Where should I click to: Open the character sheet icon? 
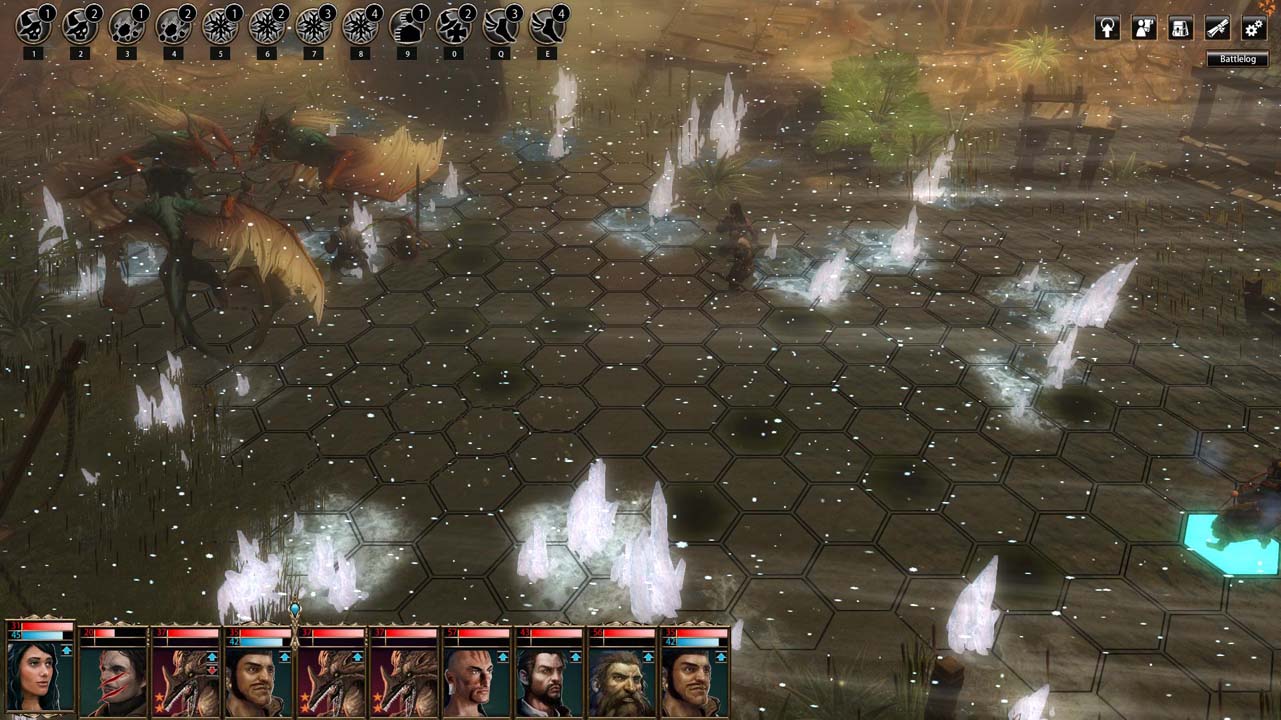click(1144, 28)
